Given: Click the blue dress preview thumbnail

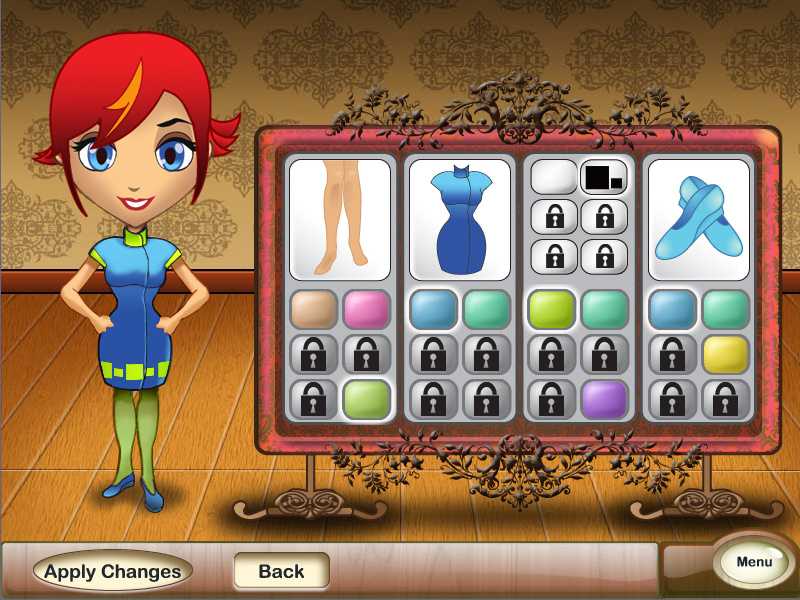Looking at the screenshot, I should [x=459, y=219].
